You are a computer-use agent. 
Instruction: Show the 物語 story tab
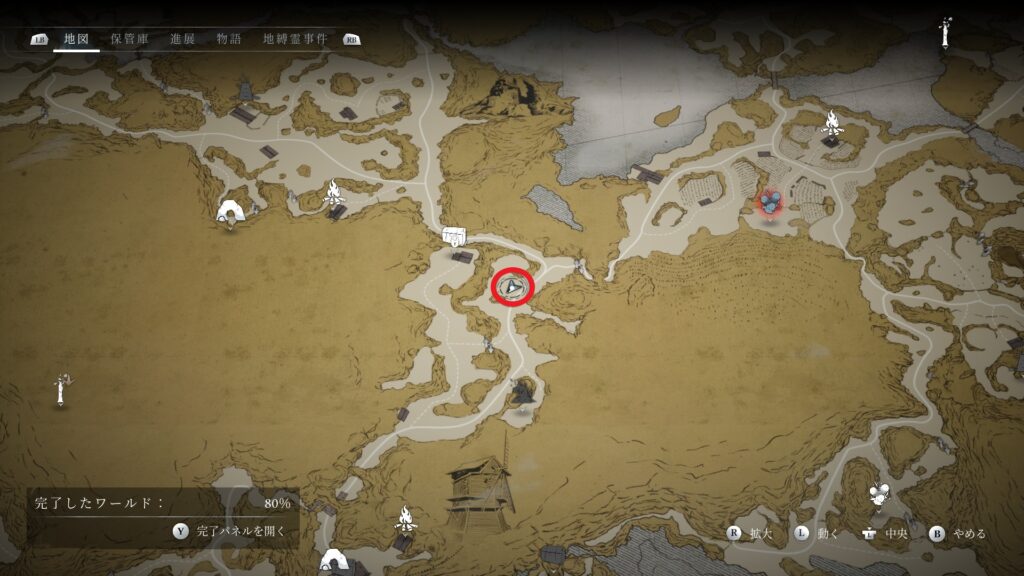click(229, 39)
